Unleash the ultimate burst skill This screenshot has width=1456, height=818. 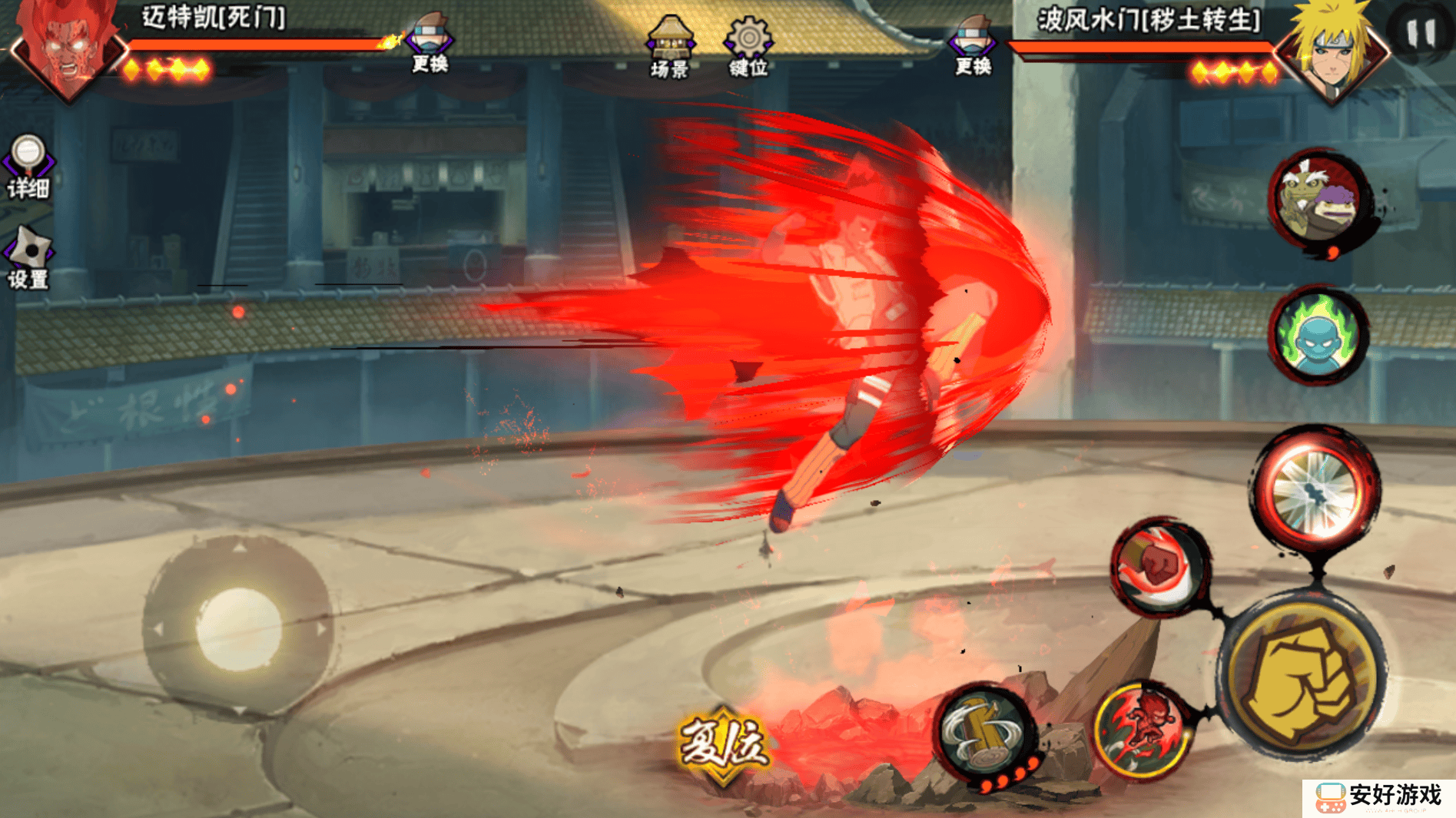point(1317,488)
